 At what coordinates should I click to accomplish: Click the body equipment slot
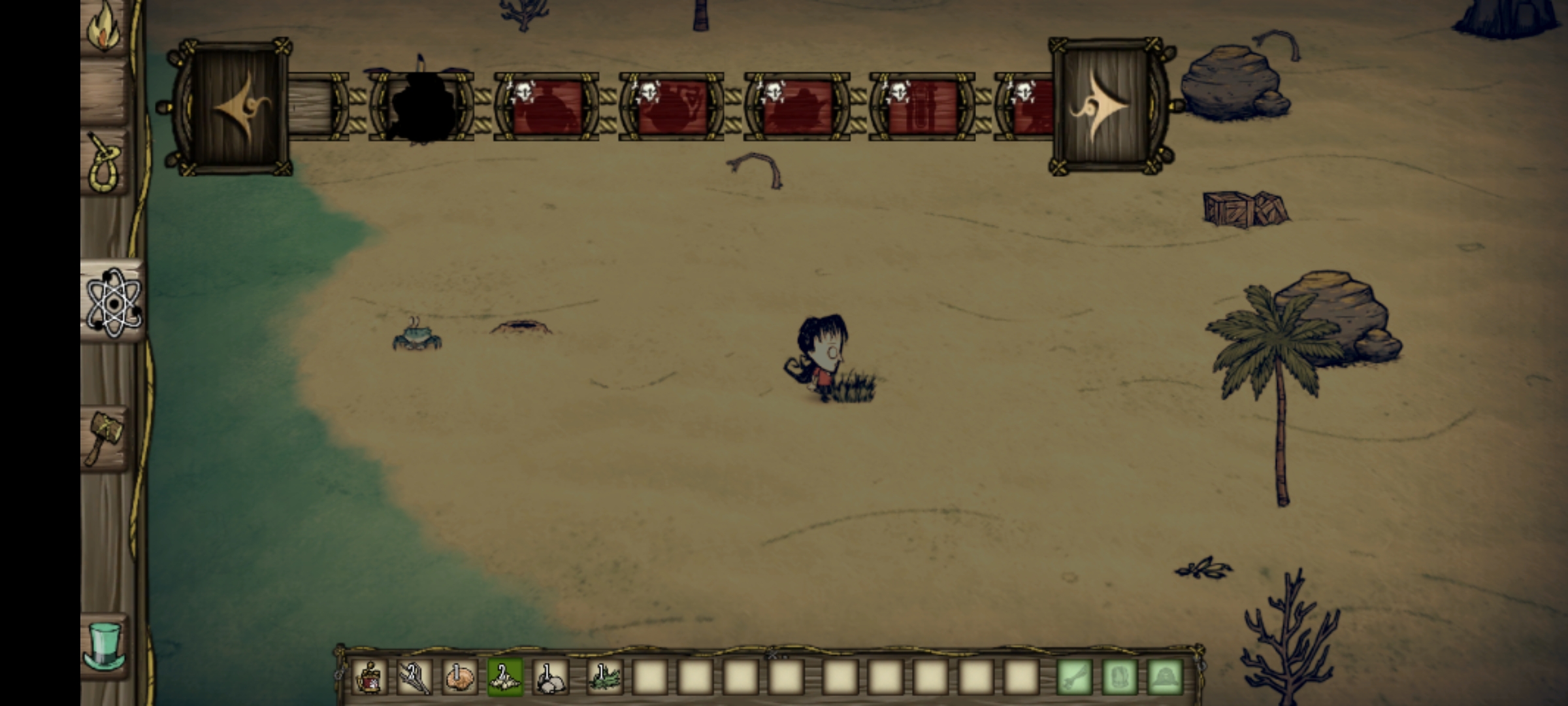[x=1120, y=677]
